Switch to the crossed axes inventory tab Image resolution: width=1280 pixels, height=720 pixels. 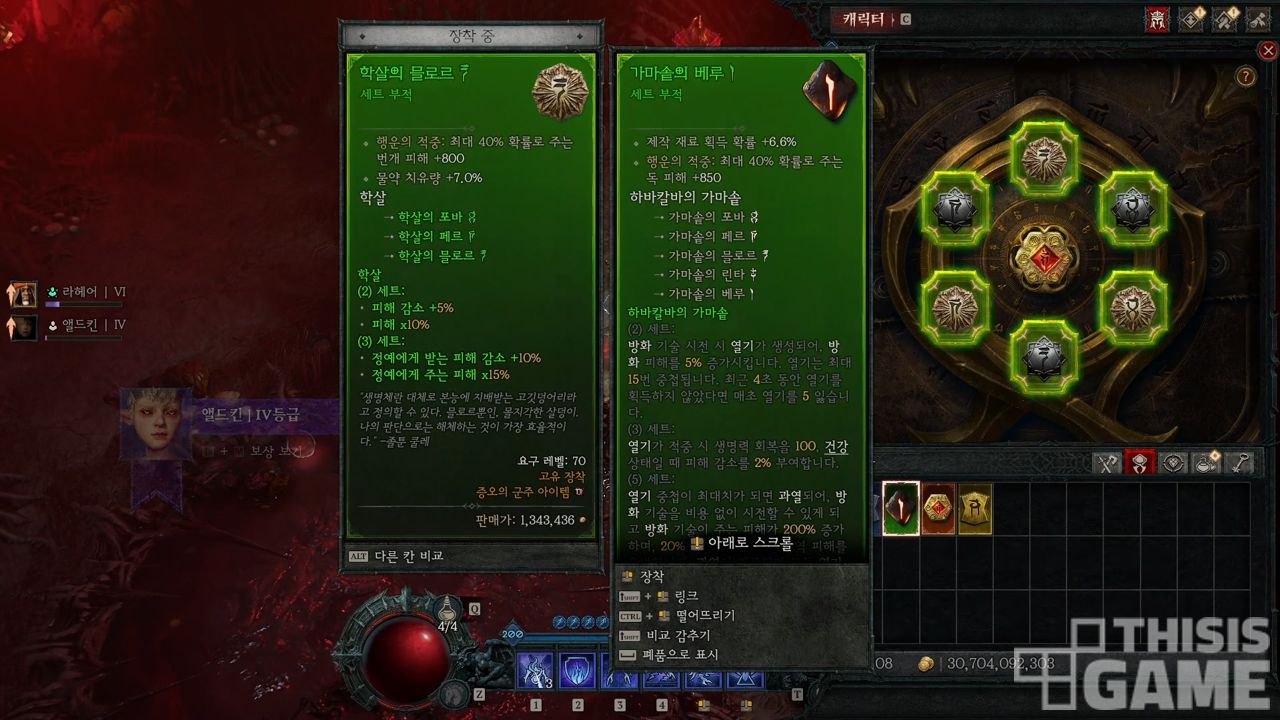point(1106,462)
